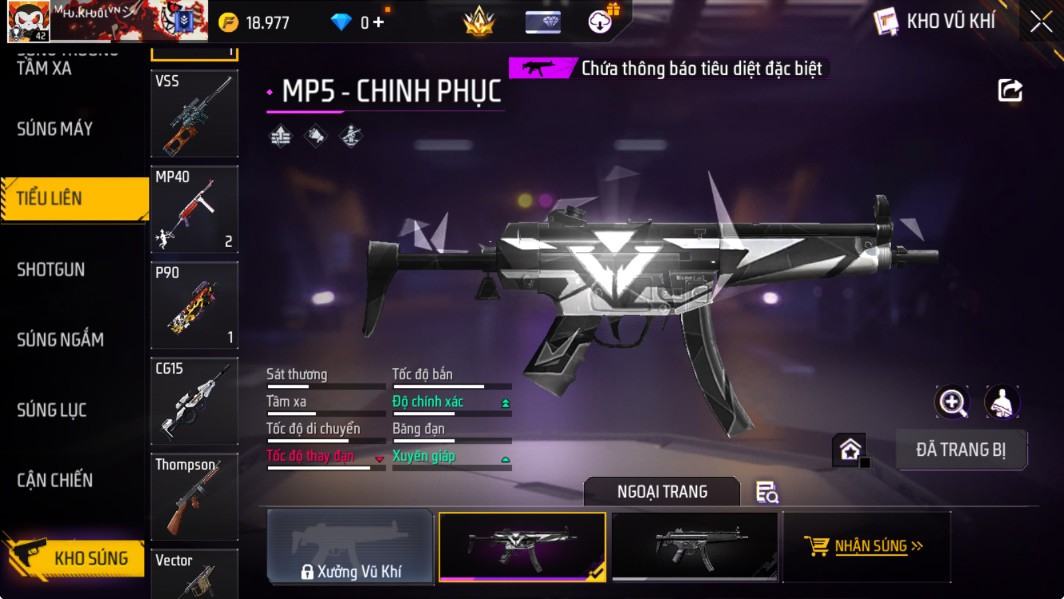Select the SHOTGUN weapon category

[x=51, y=269]
